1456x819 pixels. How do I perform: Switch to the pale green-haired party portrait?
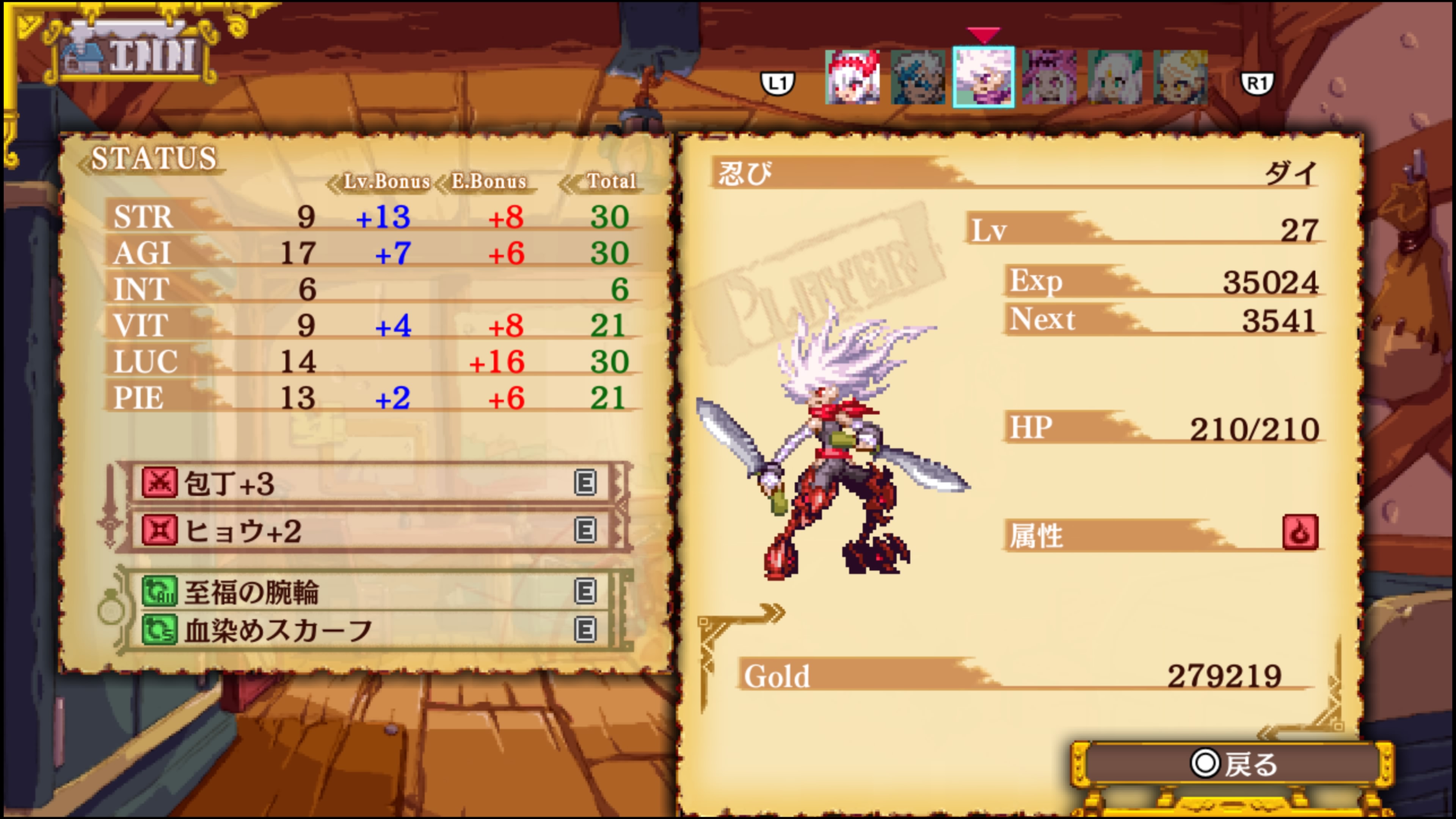(1115, 77)
